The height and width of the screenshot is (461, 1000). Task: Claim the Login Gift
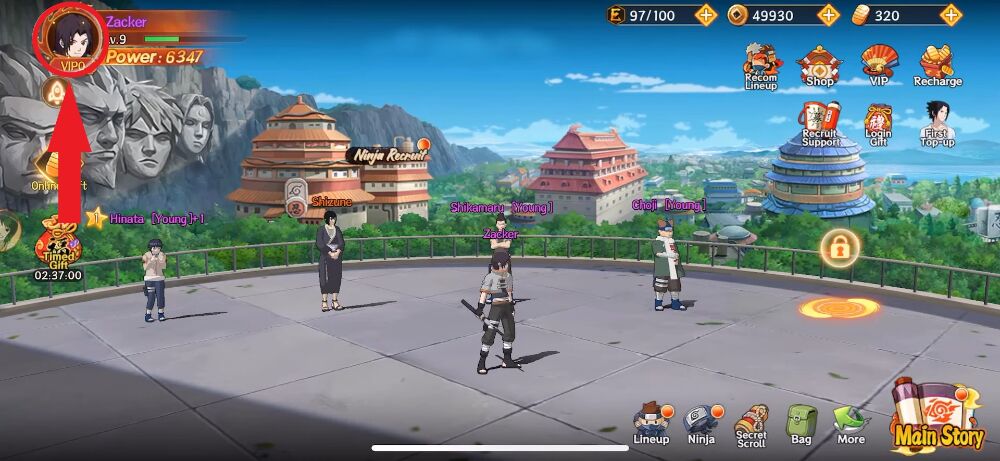point(879,124)
